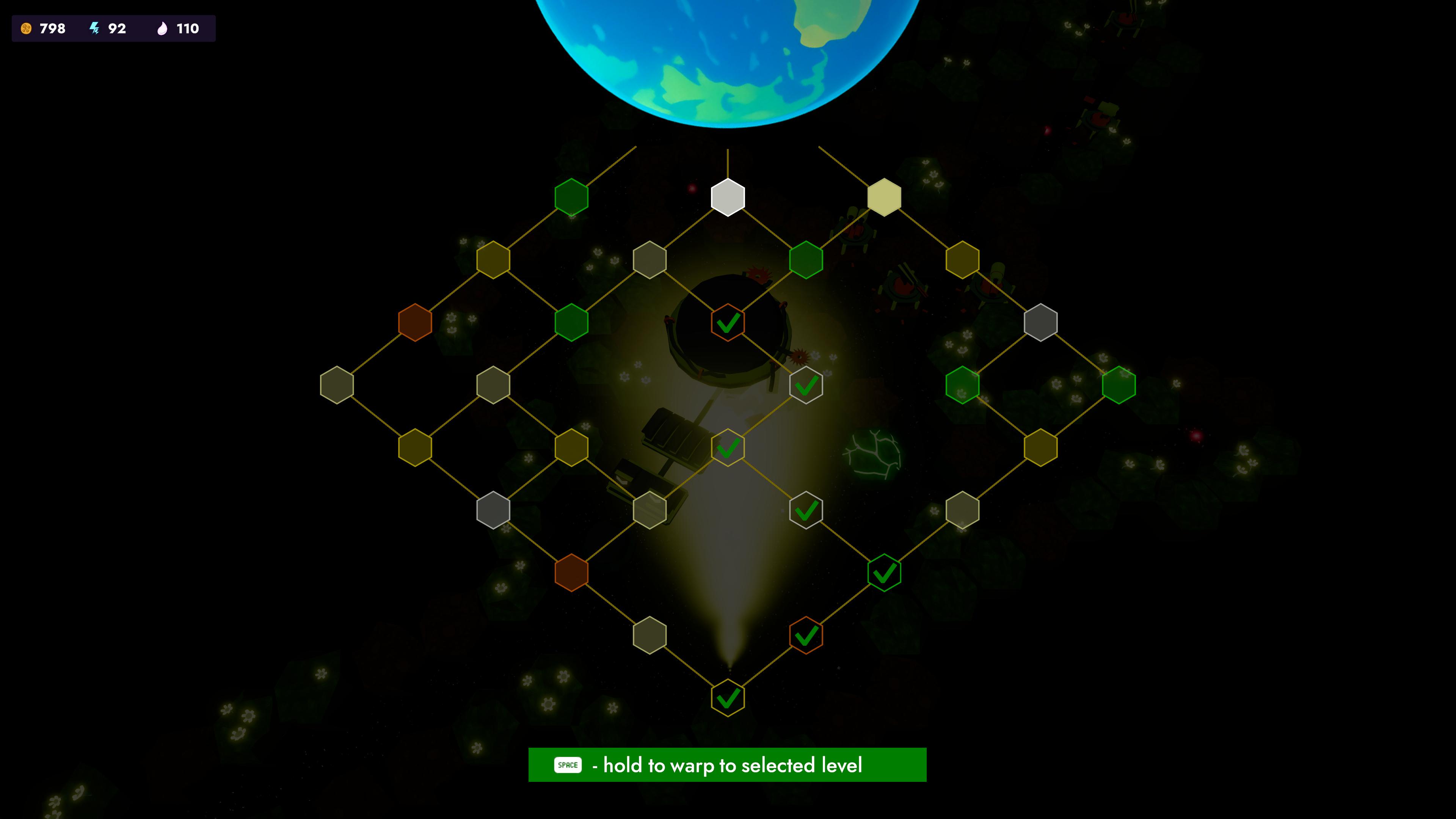The image size is (1456, 819).
Task: Click the SPACE key prompt in the banner
Action: click(567, 765)
